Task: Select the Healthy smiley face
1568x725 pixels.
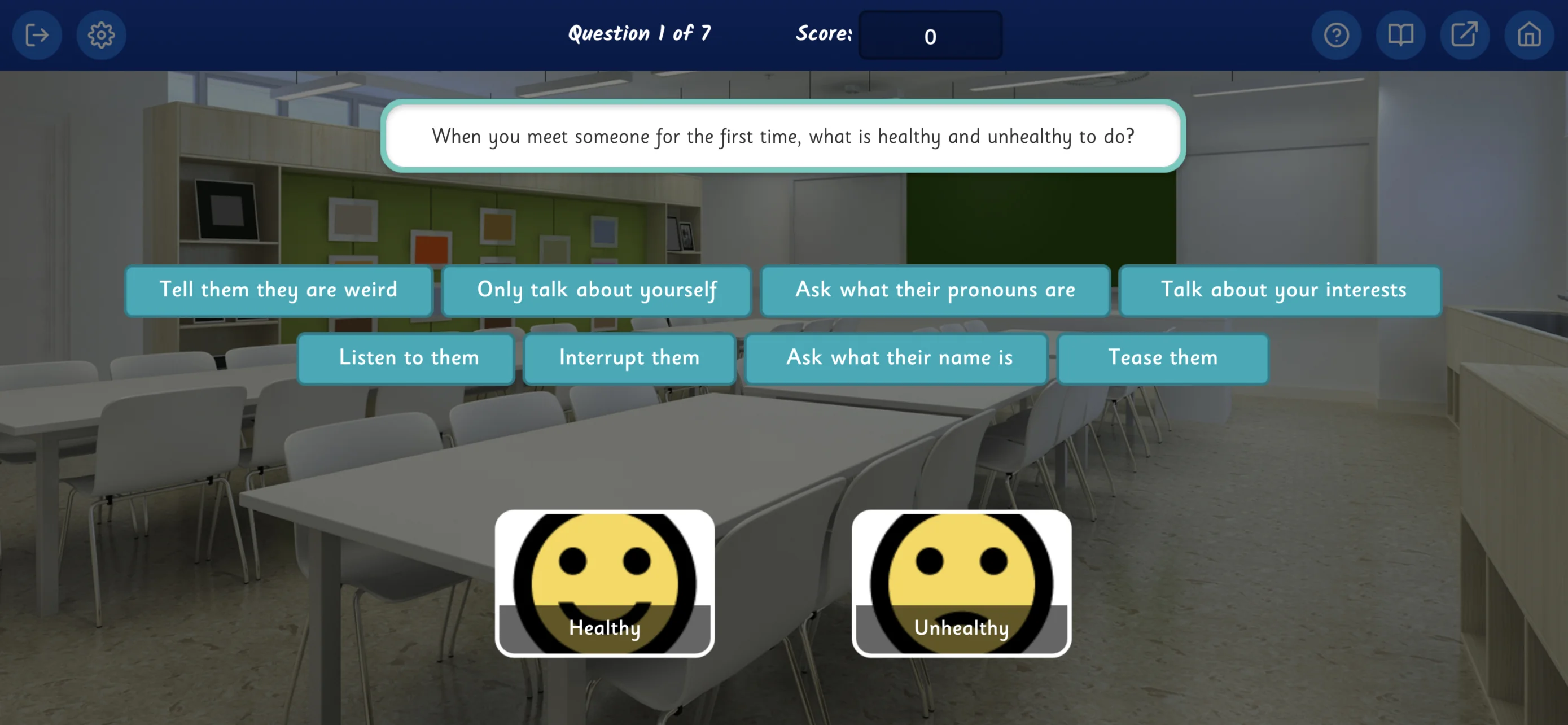Action: pyautogui.click(x=606, y=572)
